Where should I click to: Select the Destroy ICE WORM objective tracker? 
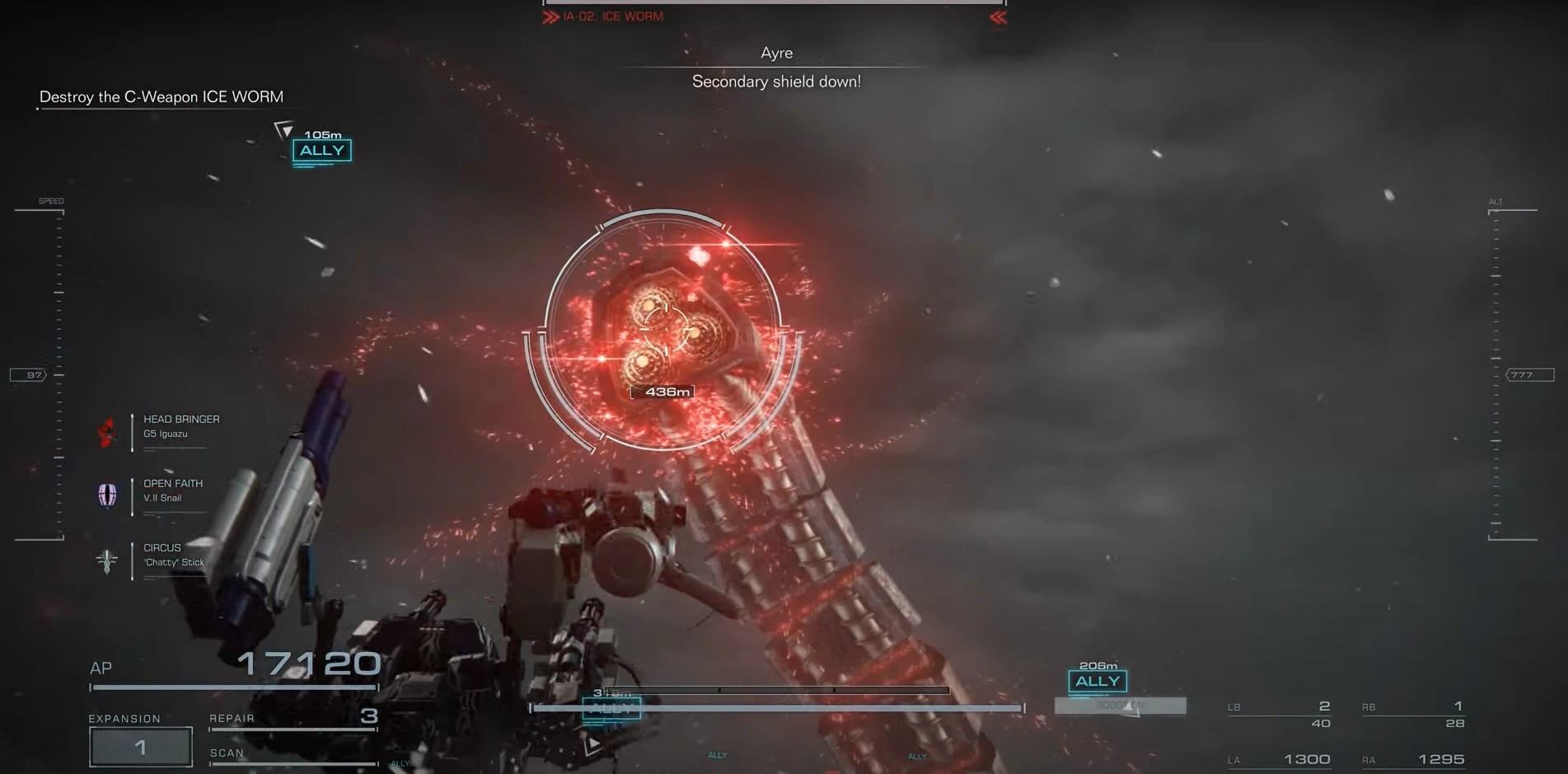(x=161, y=97)
